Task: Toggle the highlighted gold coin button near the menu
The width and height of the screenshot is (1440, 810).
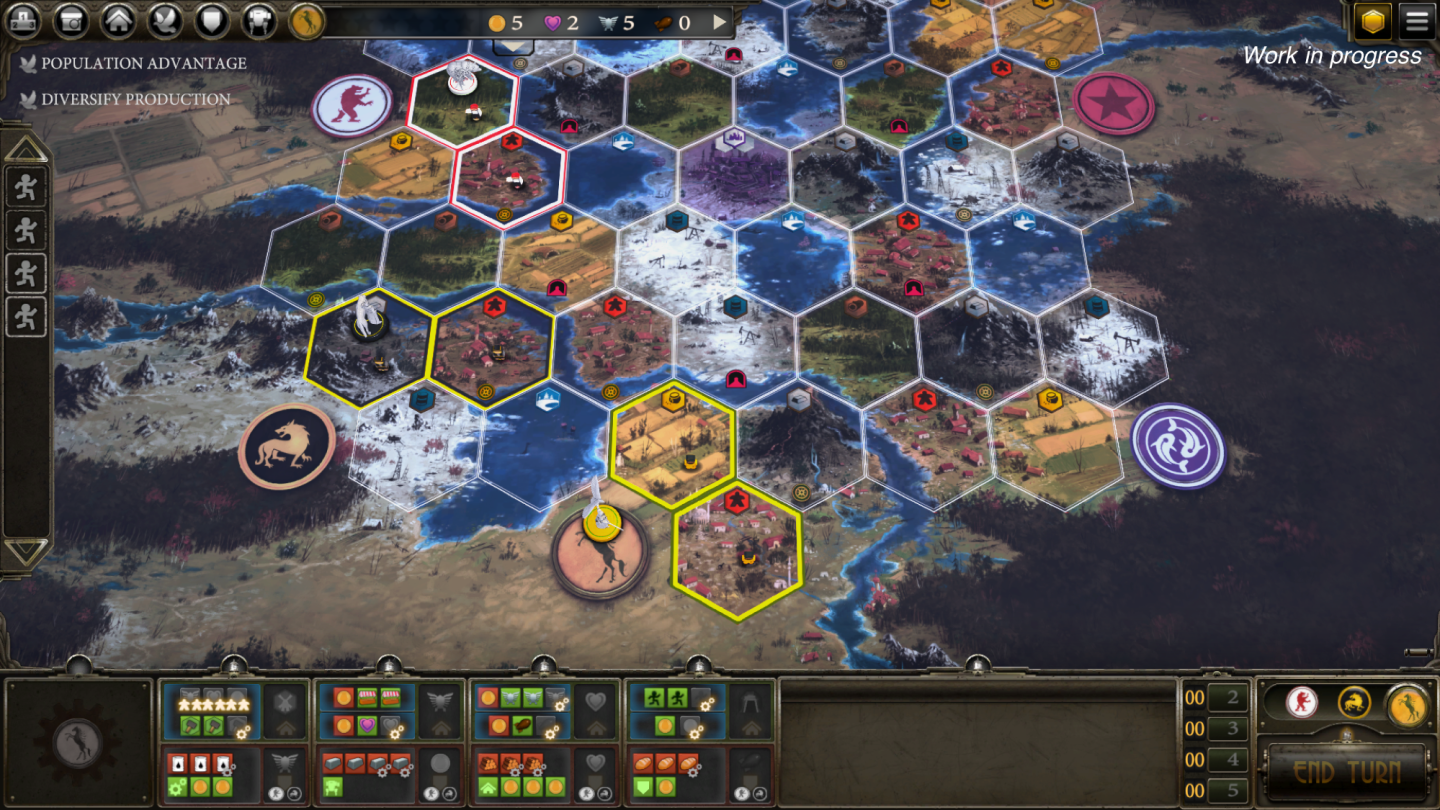Action: point(1371,20)
